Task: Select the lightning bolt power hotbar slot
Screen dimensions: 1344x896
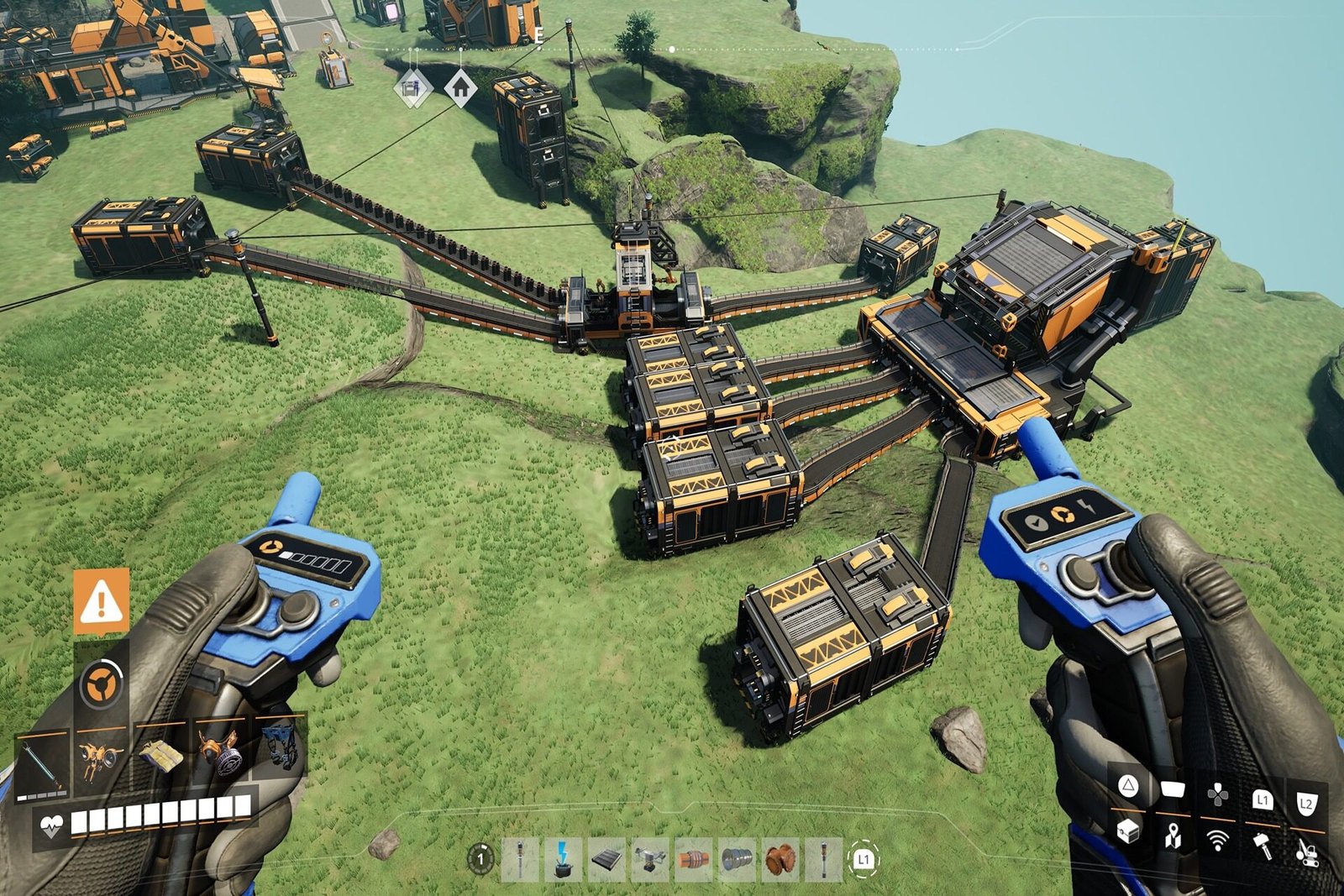Action: tap(562, 859)
